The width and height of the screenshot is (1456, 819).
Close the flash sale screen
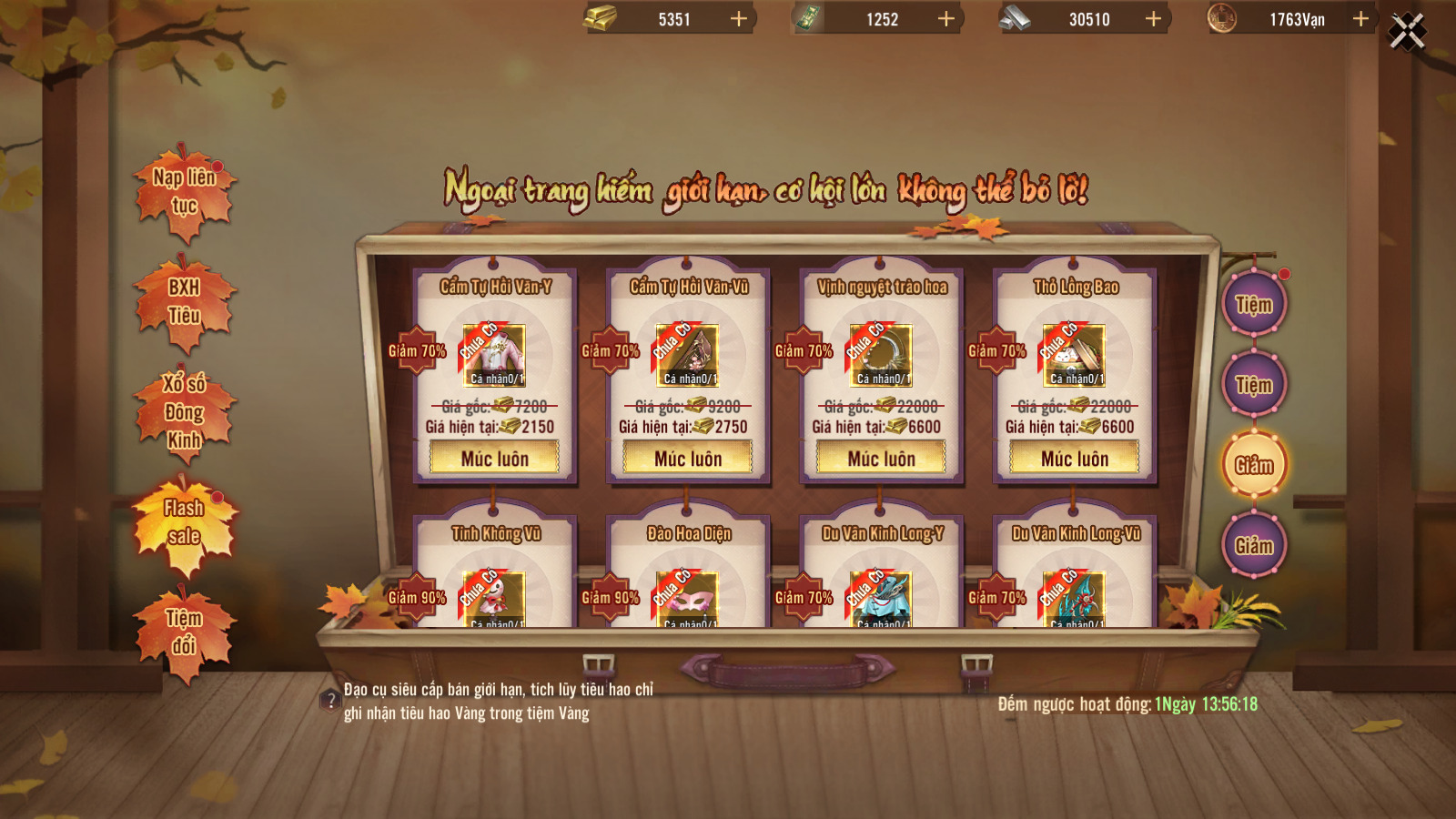(1407, 33)
